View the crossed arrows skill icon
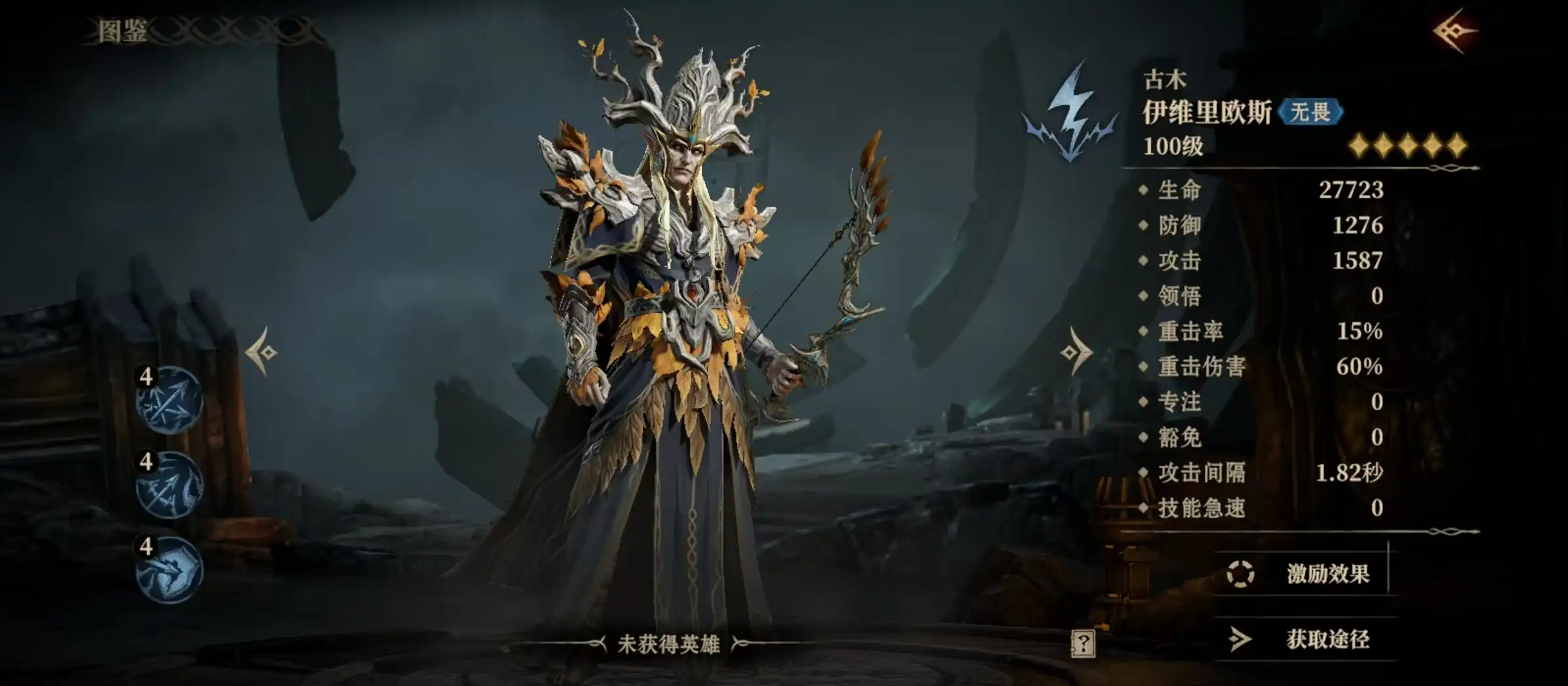 pyautogui.click(x=169, y=400)
